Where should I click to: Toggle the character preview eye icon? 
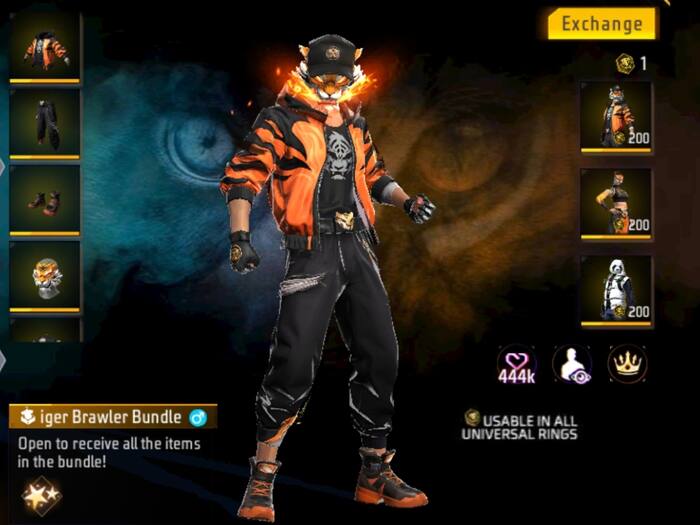[572, 365]
